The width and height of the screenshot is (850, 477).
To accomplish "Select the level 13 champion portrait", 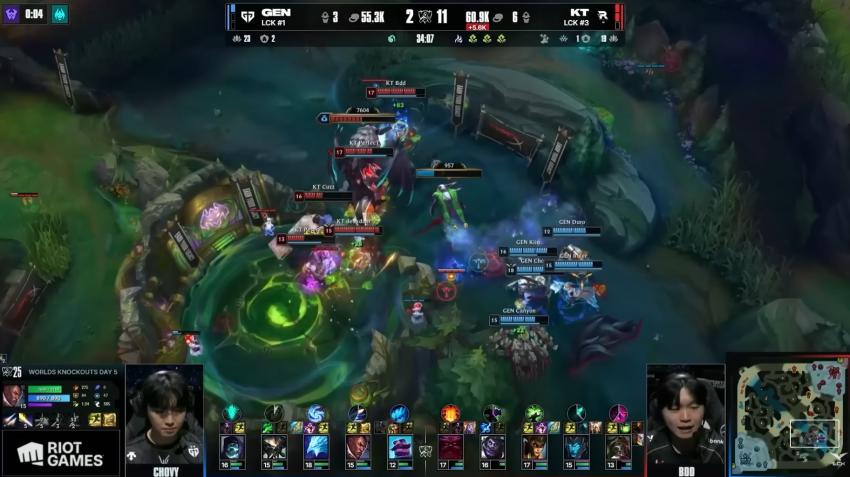I will pos(618,447).
